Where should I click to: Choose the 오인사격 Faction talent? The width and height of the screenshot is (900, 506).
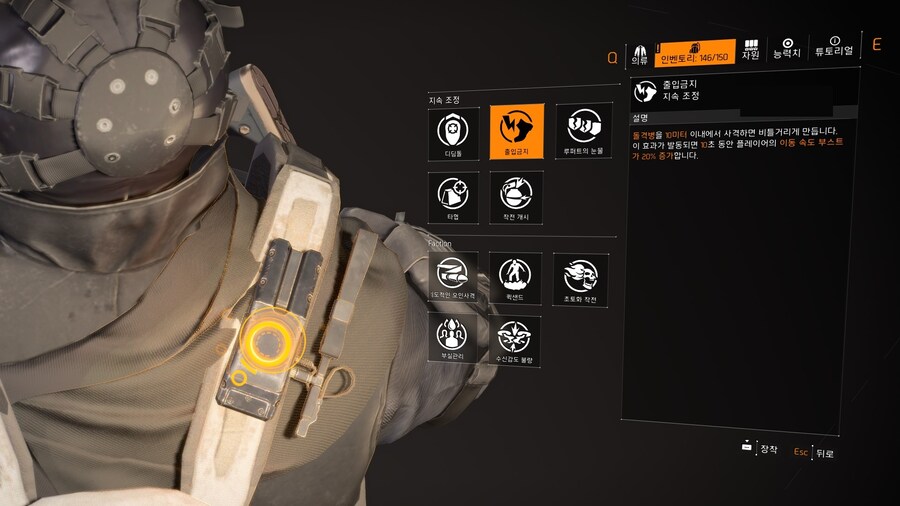point(454,277)
